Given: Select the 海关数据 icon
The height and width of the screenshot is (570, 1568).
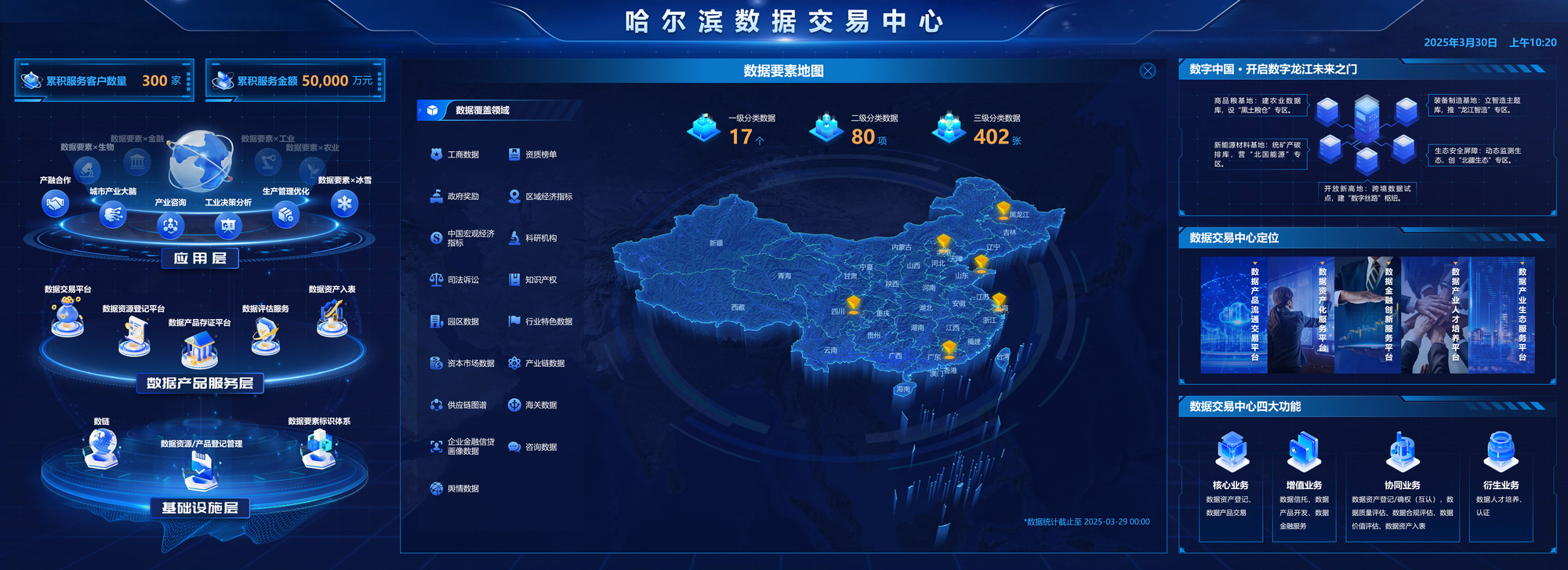Looking at the screenshot, I should 514,405.
